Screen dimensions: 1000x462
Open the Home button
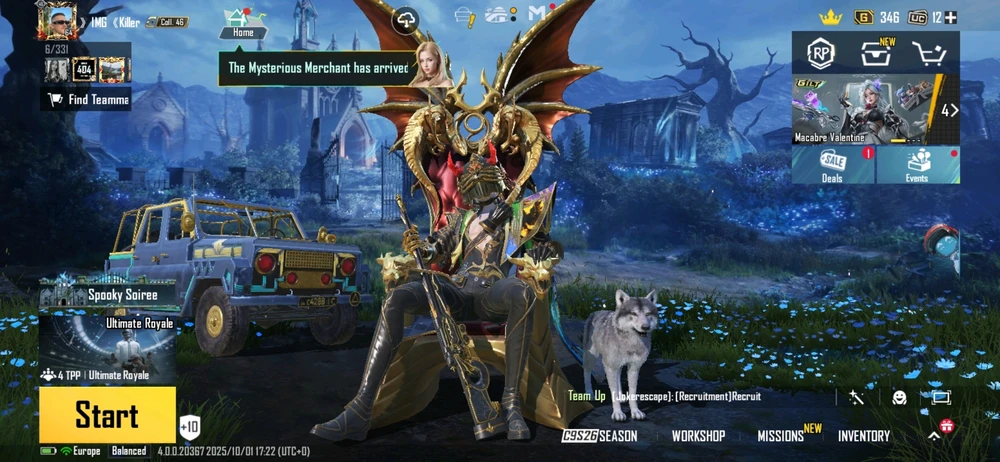243,22
